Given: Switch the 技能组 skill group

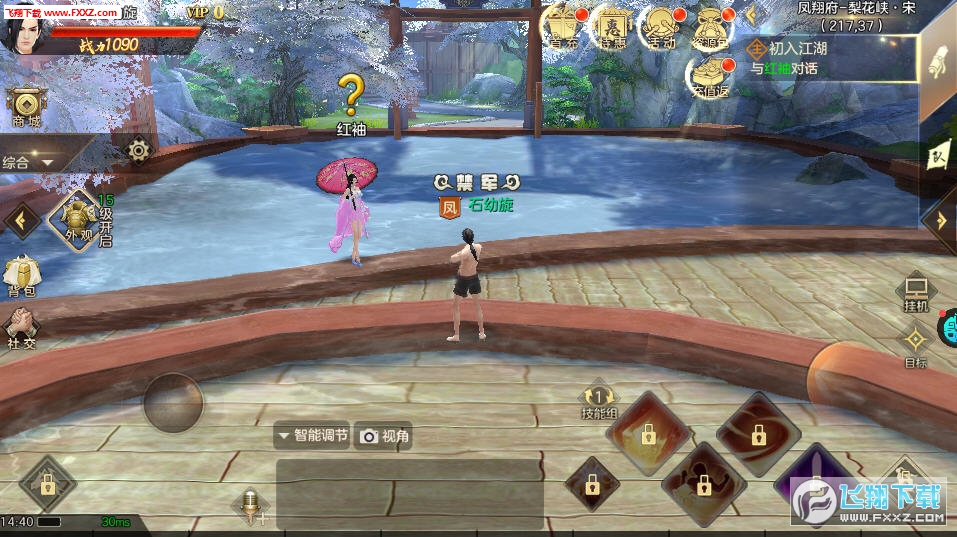Looking at the screenshot, I should click(599, 402).
